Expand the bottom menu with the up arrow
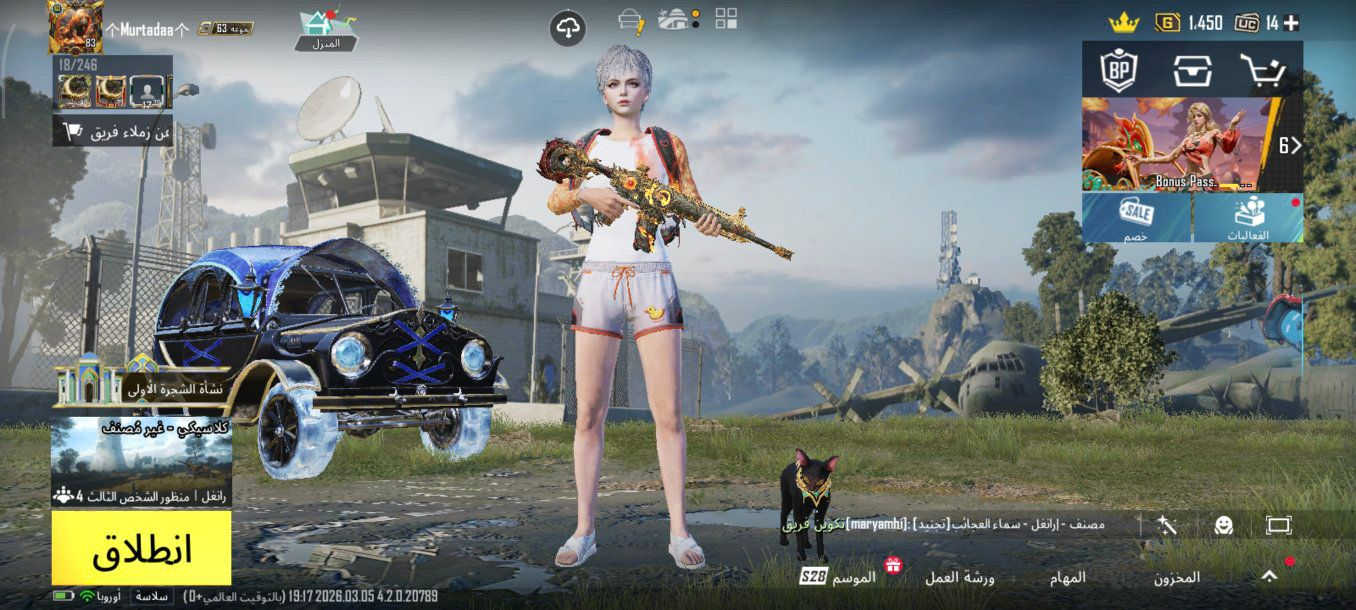The width and height of the screenshot is (1356, 610). click(x=1269, y=576)
